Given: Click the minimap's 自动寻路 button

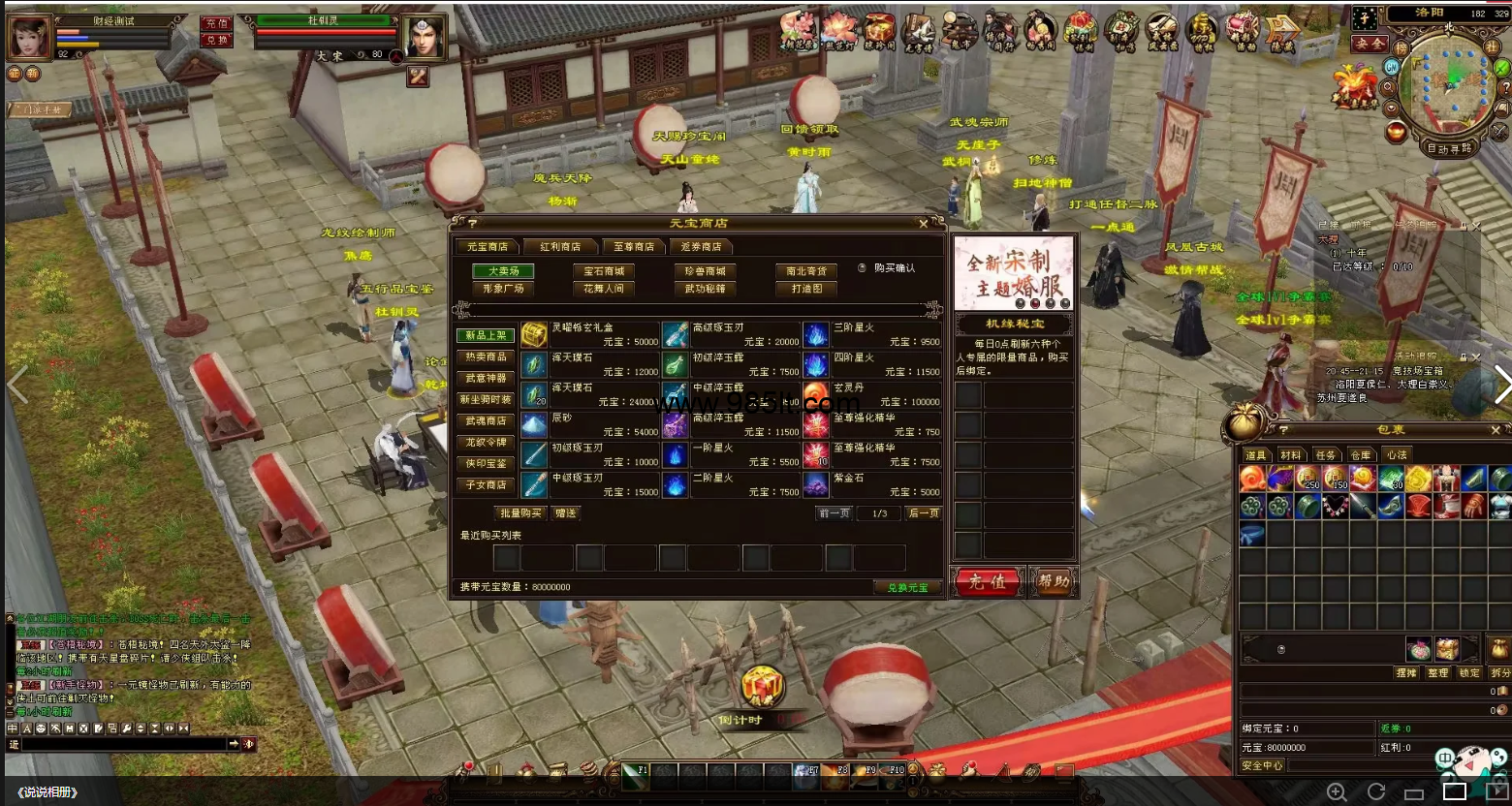Looking at the screenshot, I should (x=1450, y=148).
